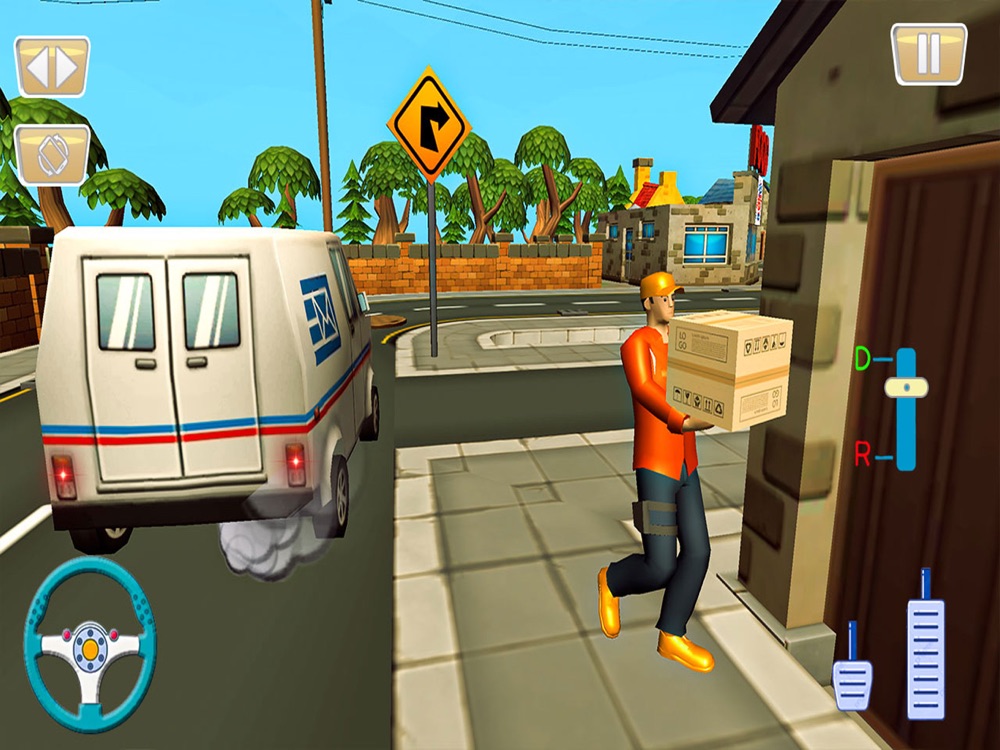The image size is (1000, 750).
Task: Click the blue steering wheel
Action: (90, 645)
